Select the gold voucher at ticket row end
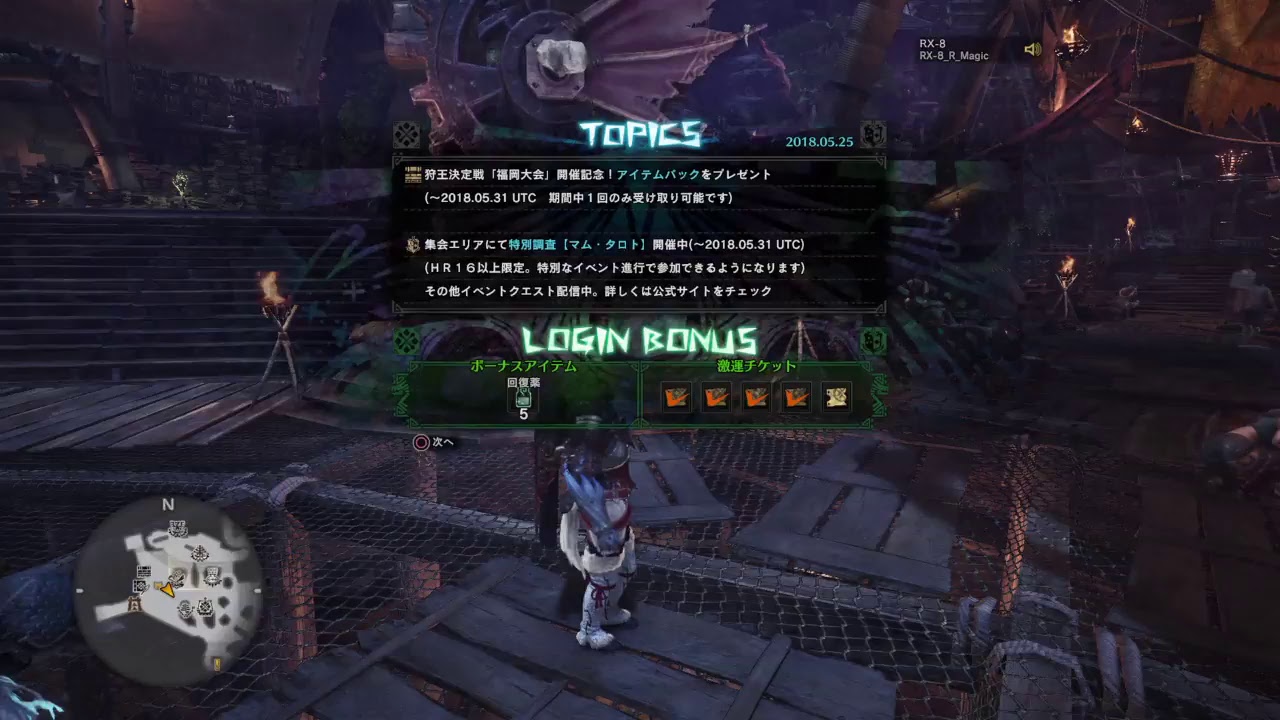Screen dimensions: 1280x720 coord(836,396)
